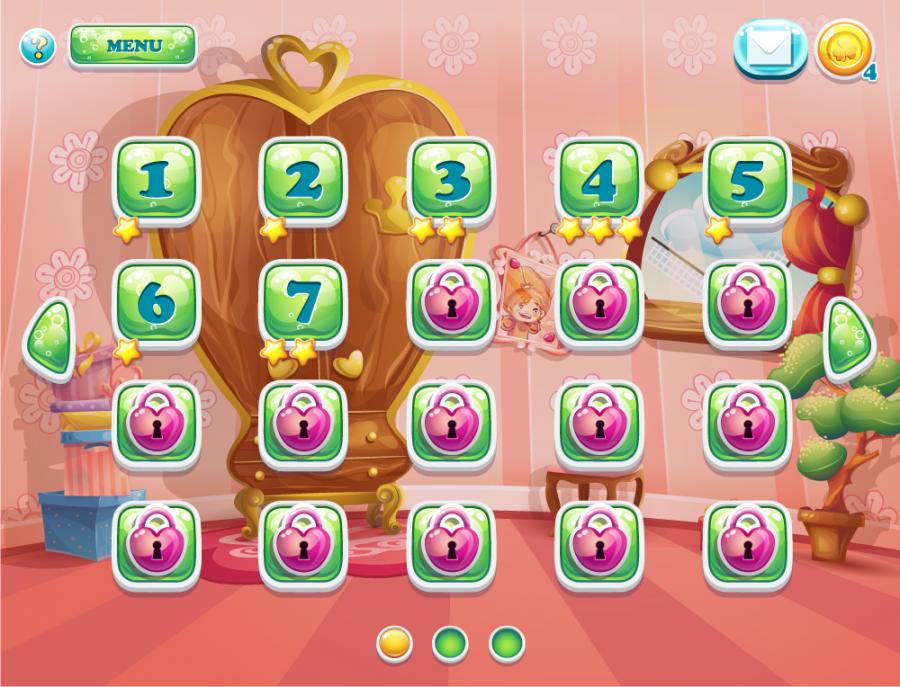
Task: Choose level 2 tile
Action: (x=303, y=181)
